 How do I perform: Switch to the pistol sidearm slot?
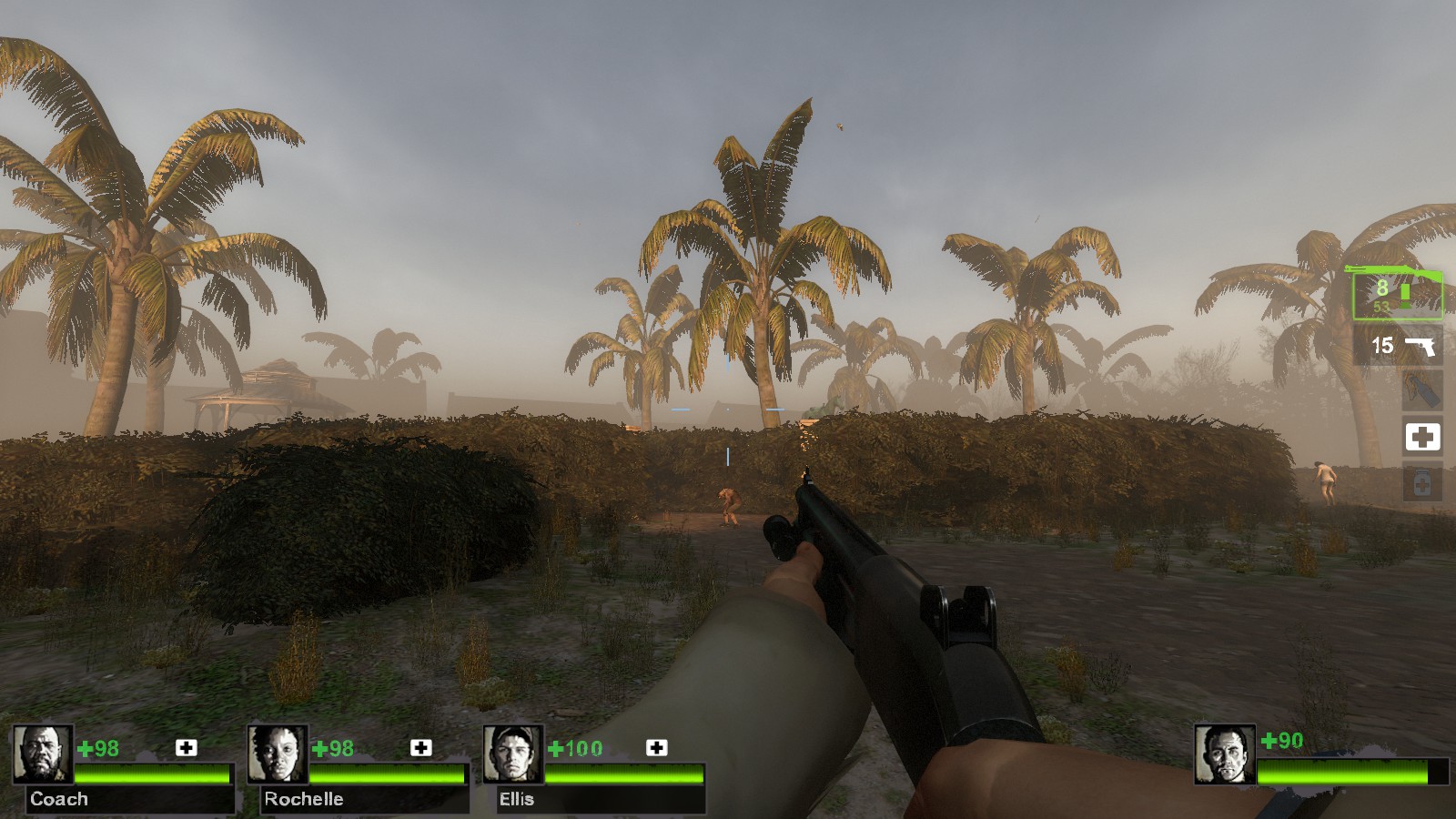point(1399,346)
